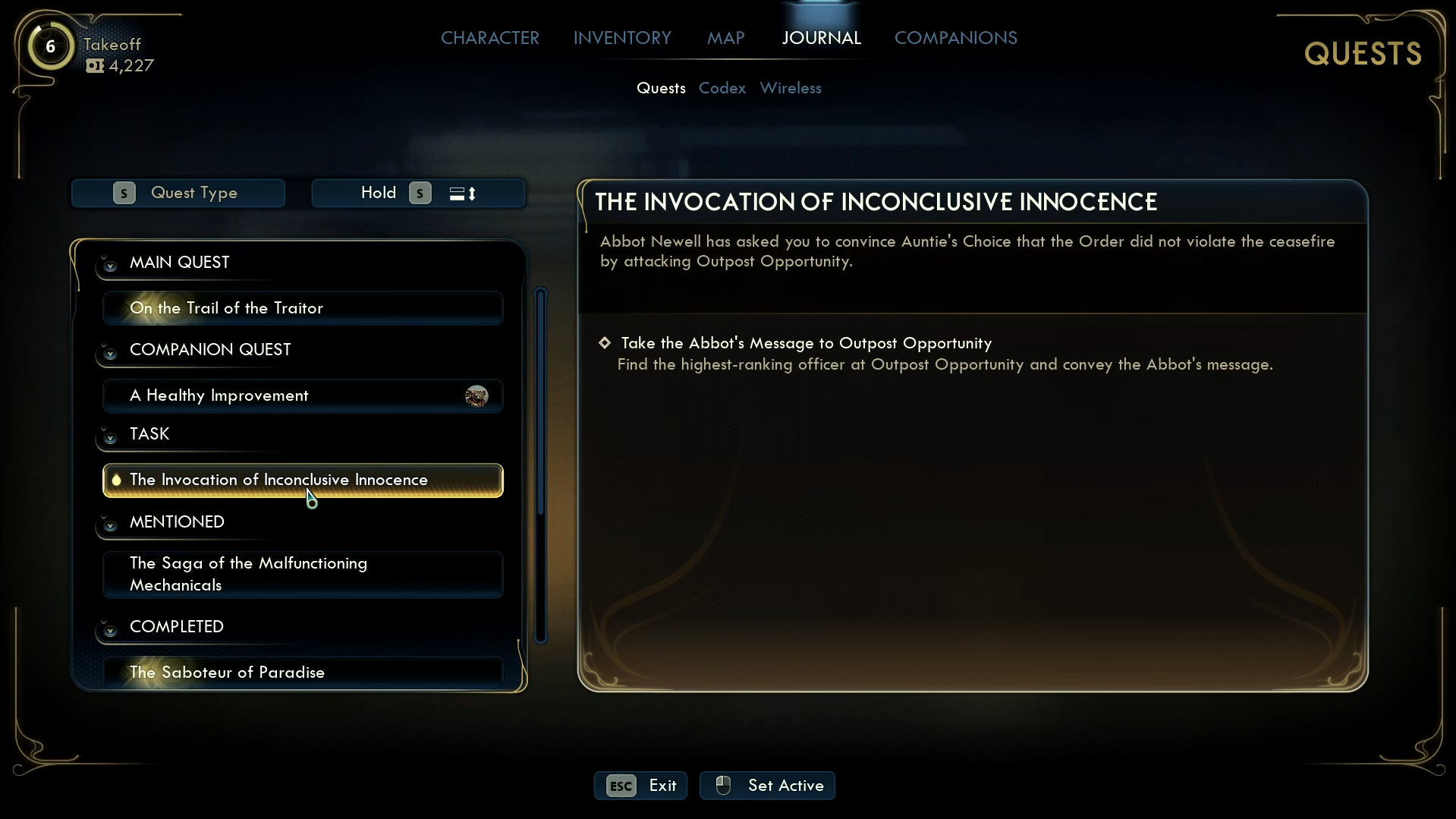This screenshot has width=1456, height=819.
Task: Switch to the Character tab
Action: click(x=489, y=38)
